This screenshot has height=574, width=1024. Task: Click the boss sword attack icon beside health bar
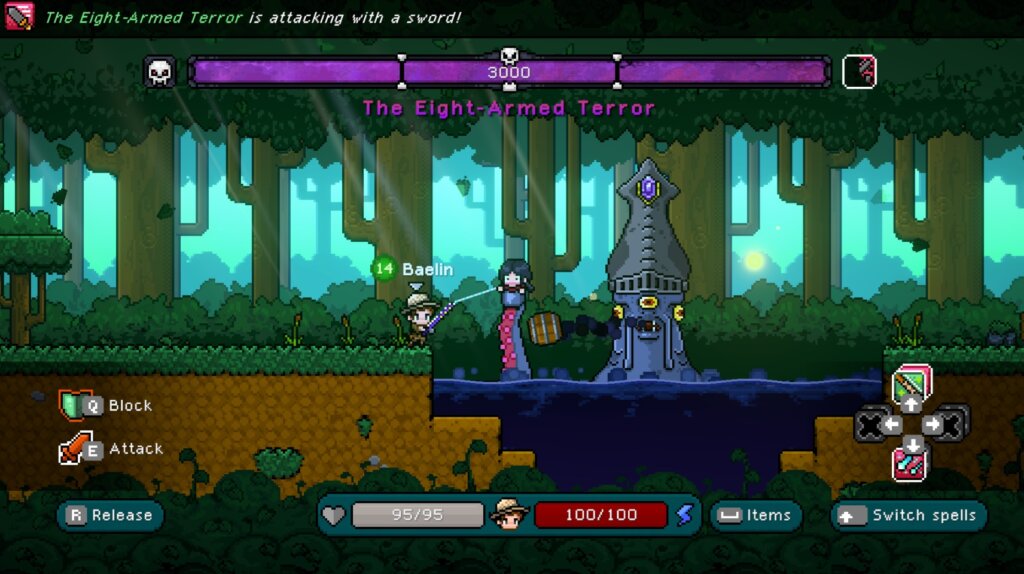point(859,72)
